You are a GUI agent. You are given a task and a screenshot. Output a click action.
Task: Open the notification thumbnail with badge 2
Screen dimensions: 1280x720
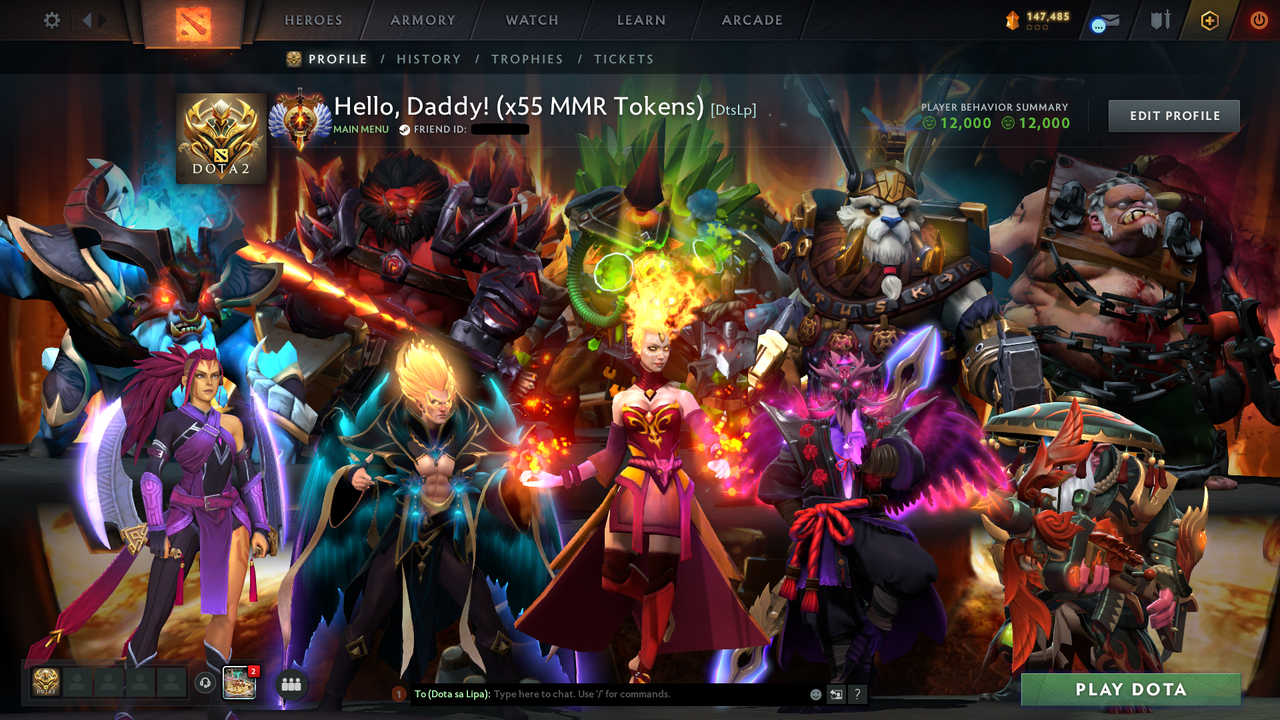click(x=237, y=684)
